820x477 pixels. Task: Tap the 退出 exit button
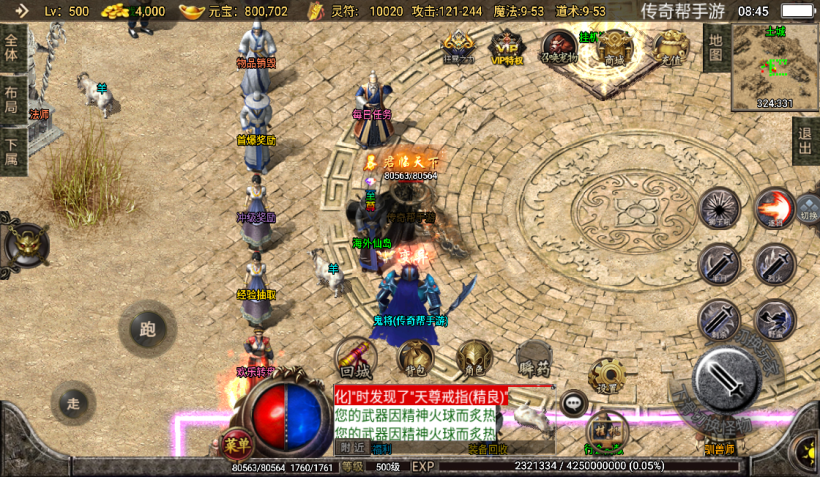(x=804, y=141)
